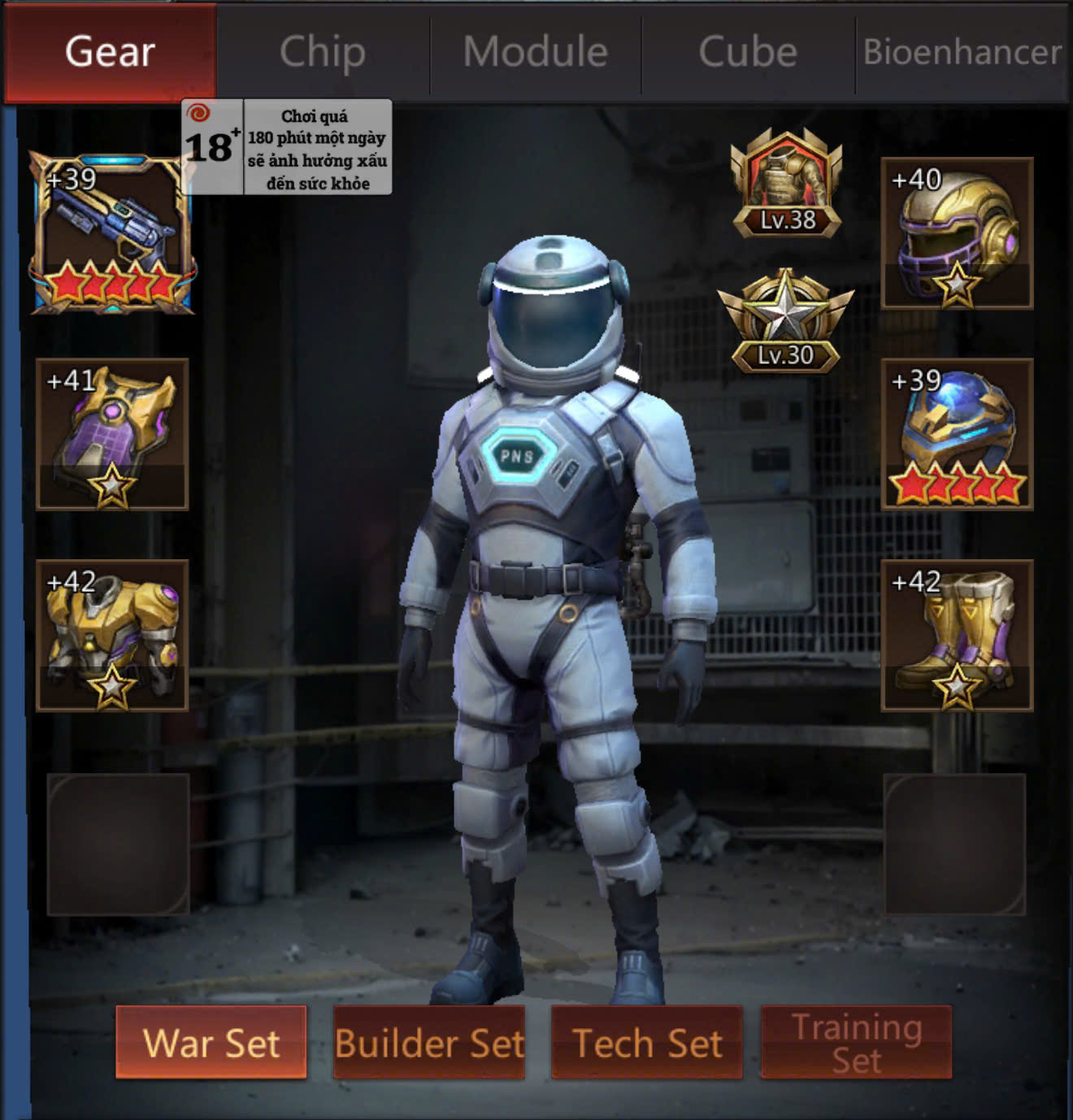
Task: Switch to the Builder Set
Action: (429, 1042)
